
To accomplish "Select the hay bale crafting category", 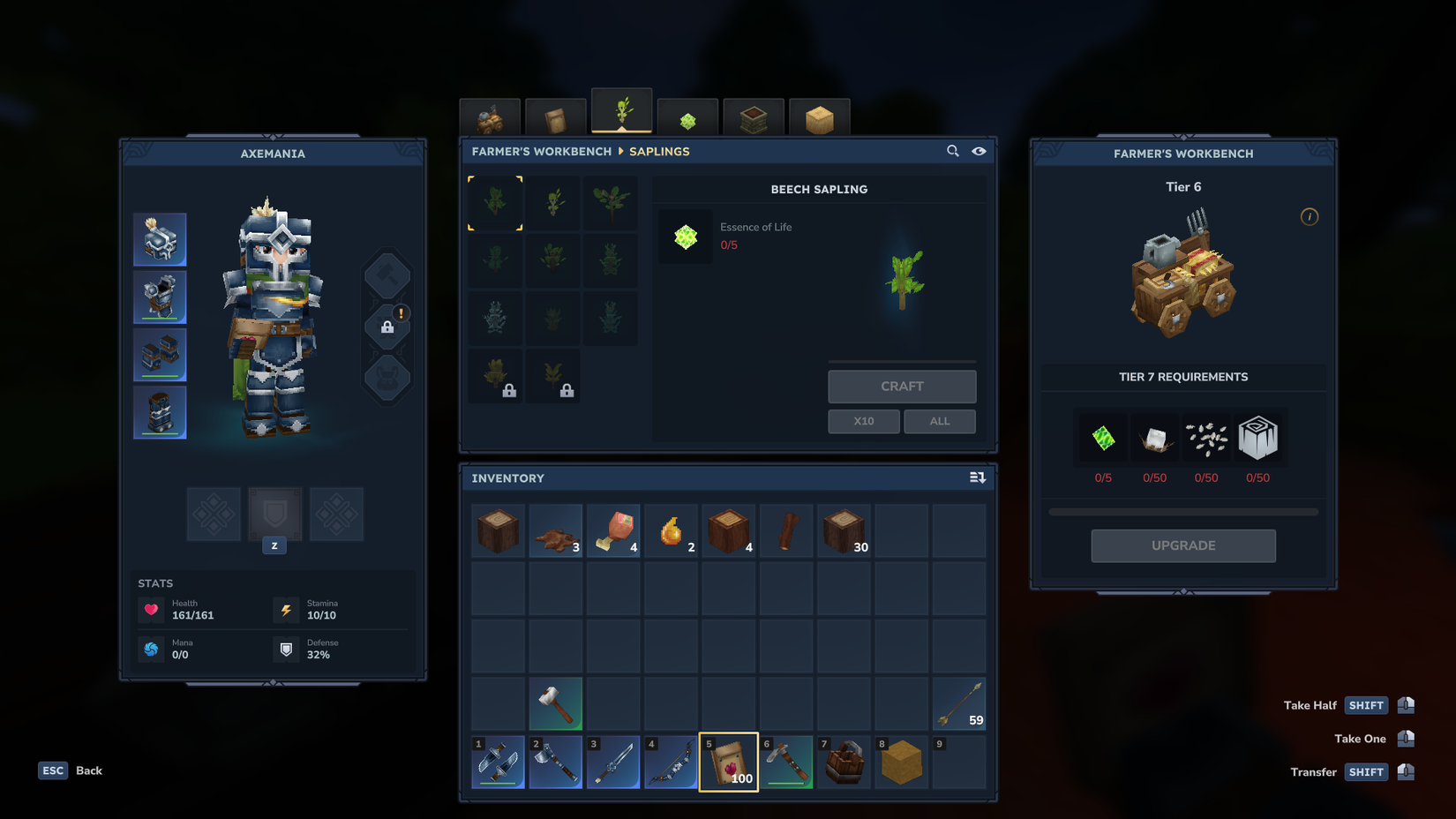I will [820, 115].
